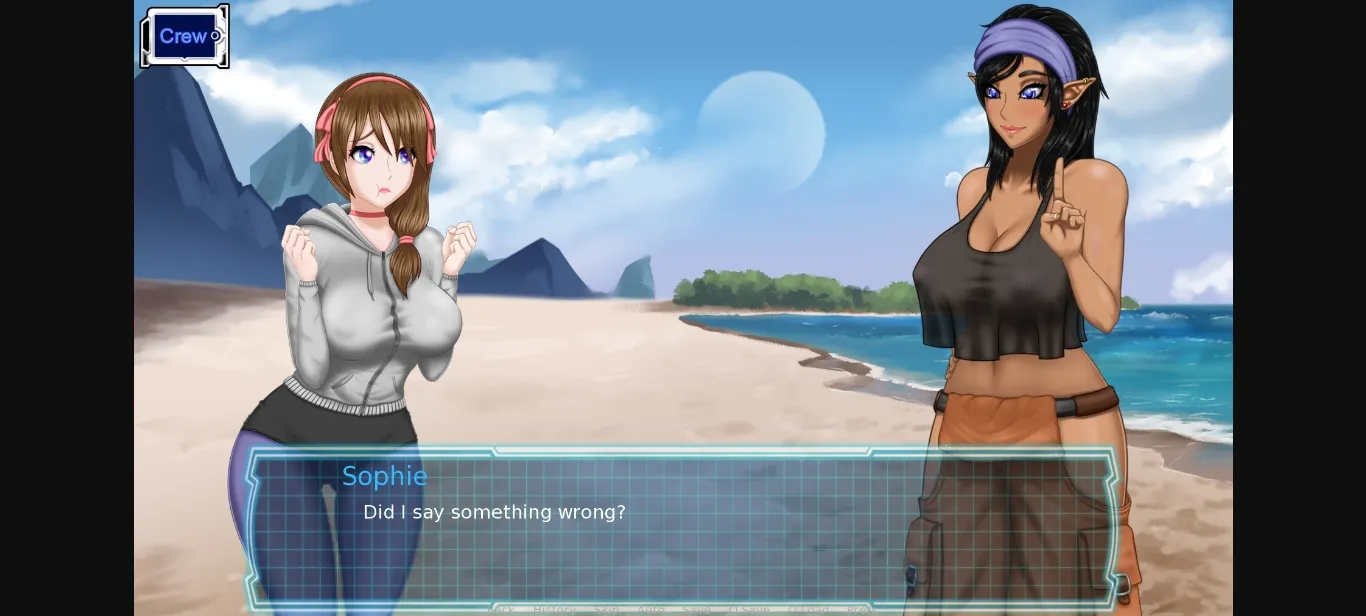This screenshot has height=616, width=1366.
Task: Turn on Auto dialogue advance
Action: pos(651,609)
